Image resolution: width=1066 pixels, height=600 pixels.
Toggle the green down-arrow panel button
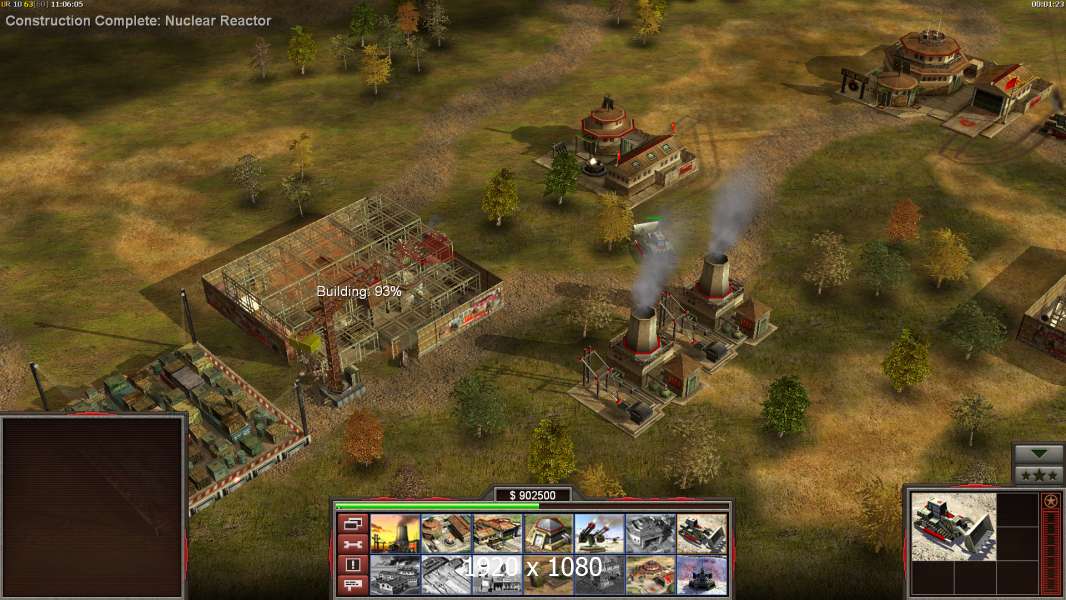[1038, 454]
